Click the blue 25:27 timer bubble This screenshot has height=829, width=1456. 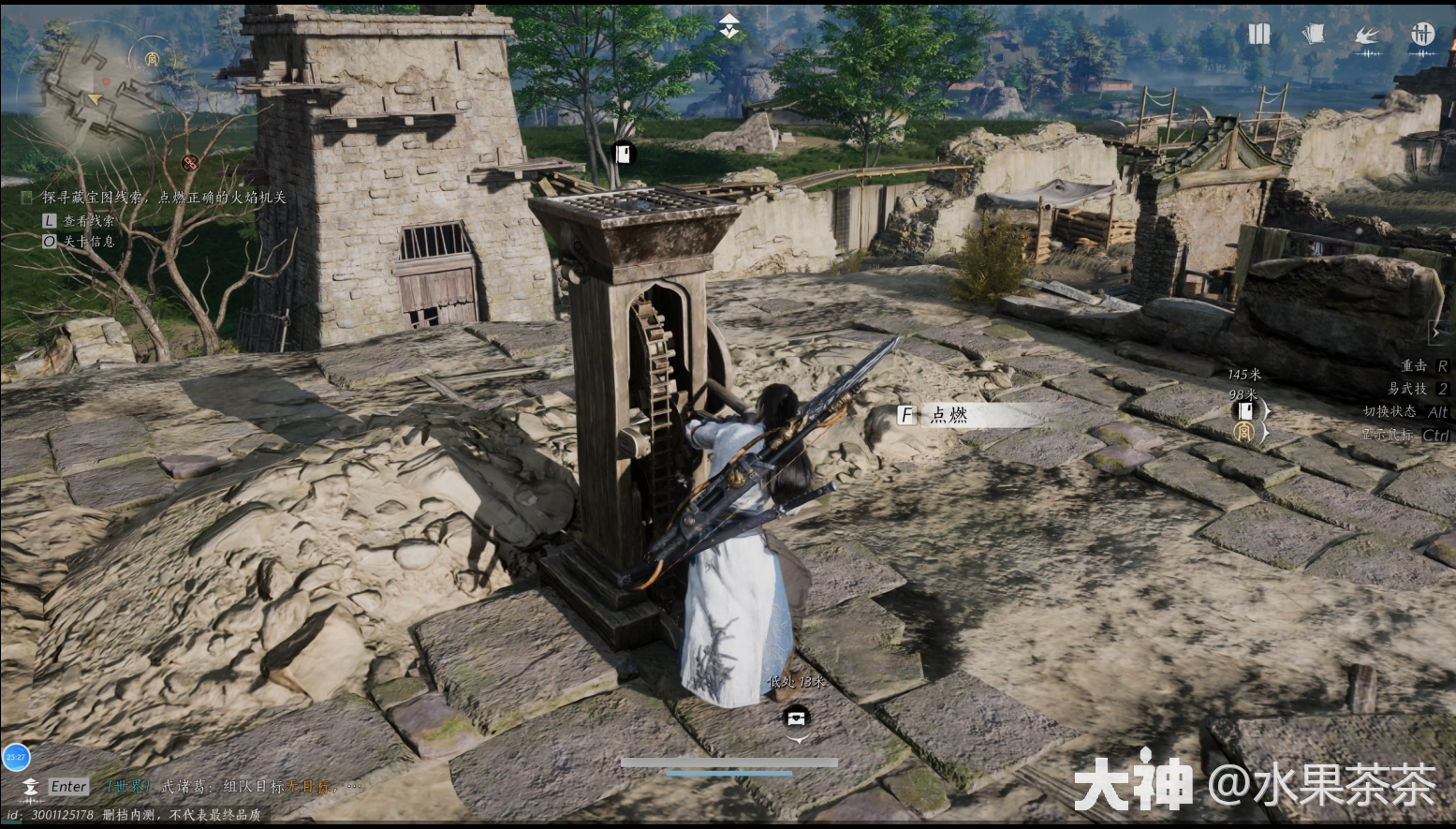tap(15, 757)
